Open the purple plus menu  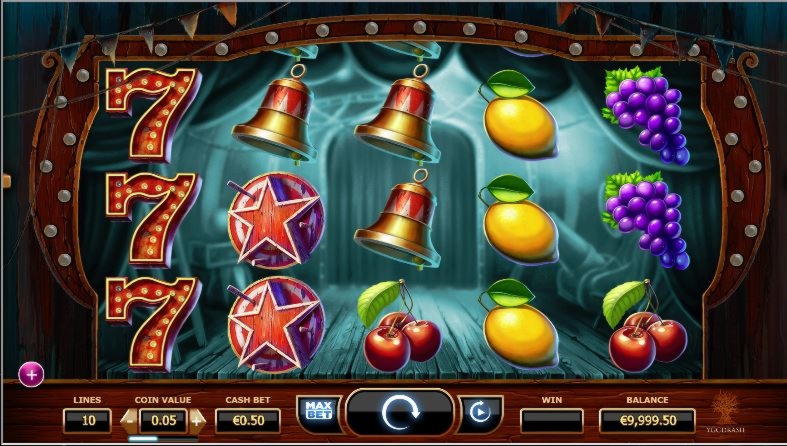click(x=32, y=374)
